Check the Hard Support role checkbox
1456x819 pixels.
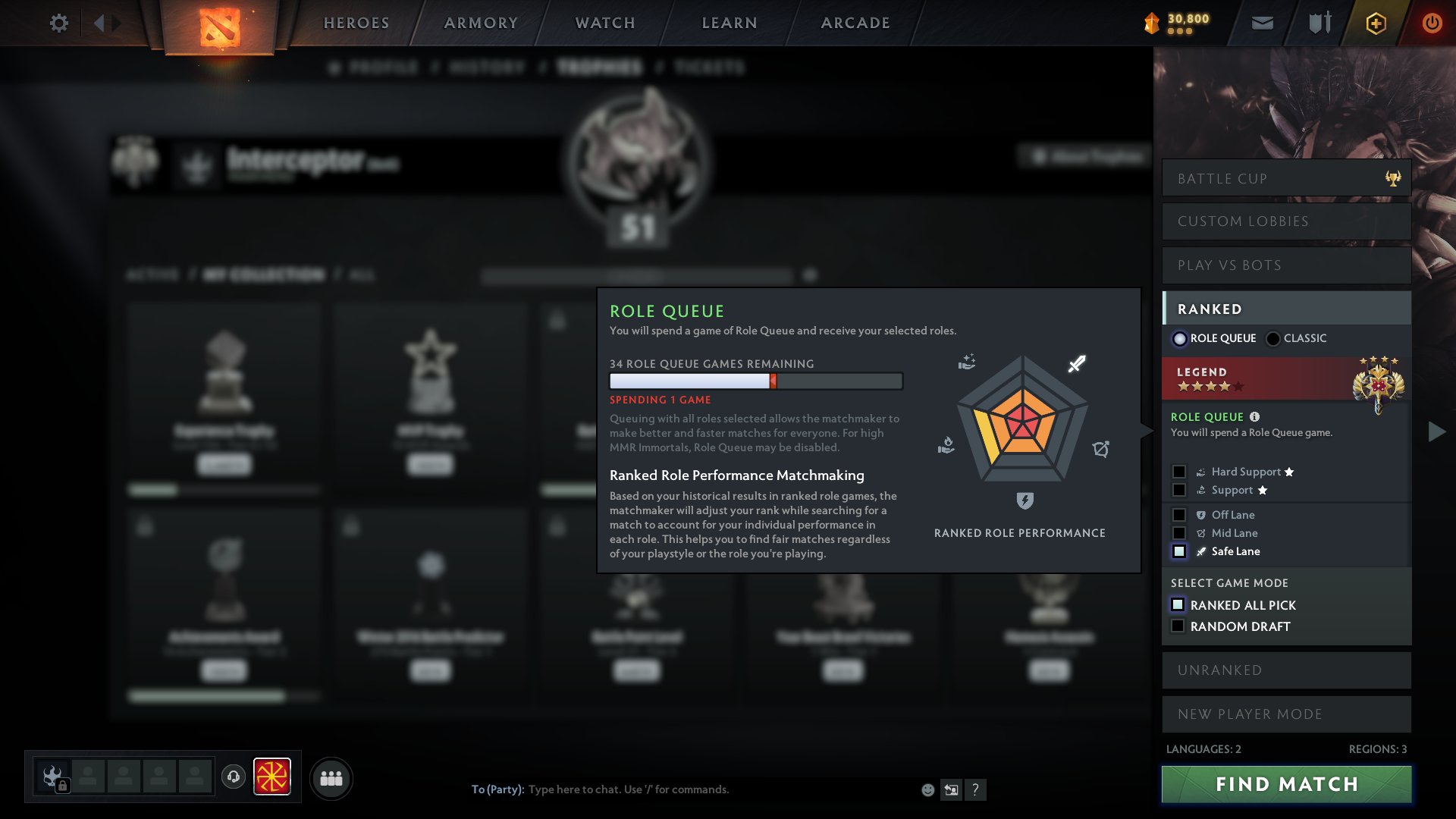[x=1178, y=471]
